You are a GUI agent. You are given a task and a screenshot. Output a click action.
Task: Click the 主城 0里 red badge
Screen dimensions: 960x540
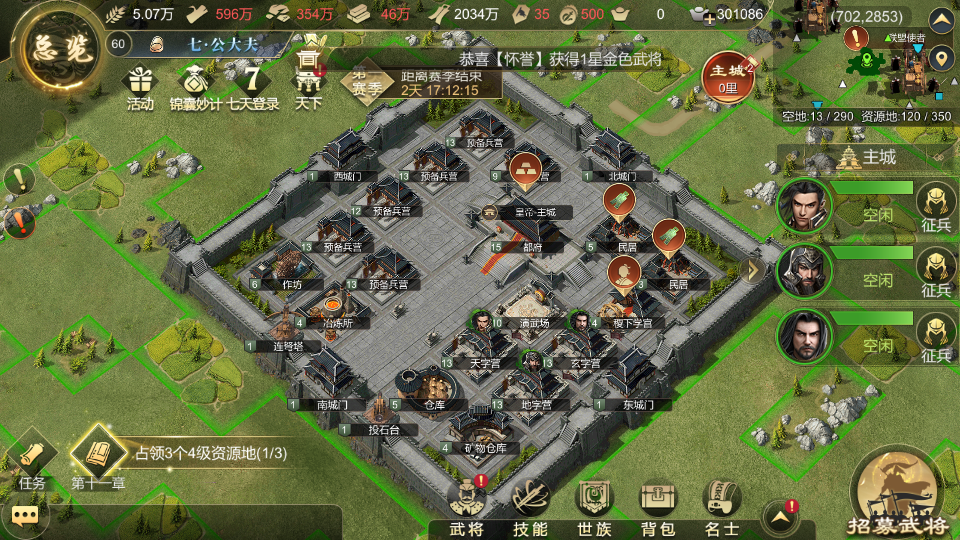727,76
